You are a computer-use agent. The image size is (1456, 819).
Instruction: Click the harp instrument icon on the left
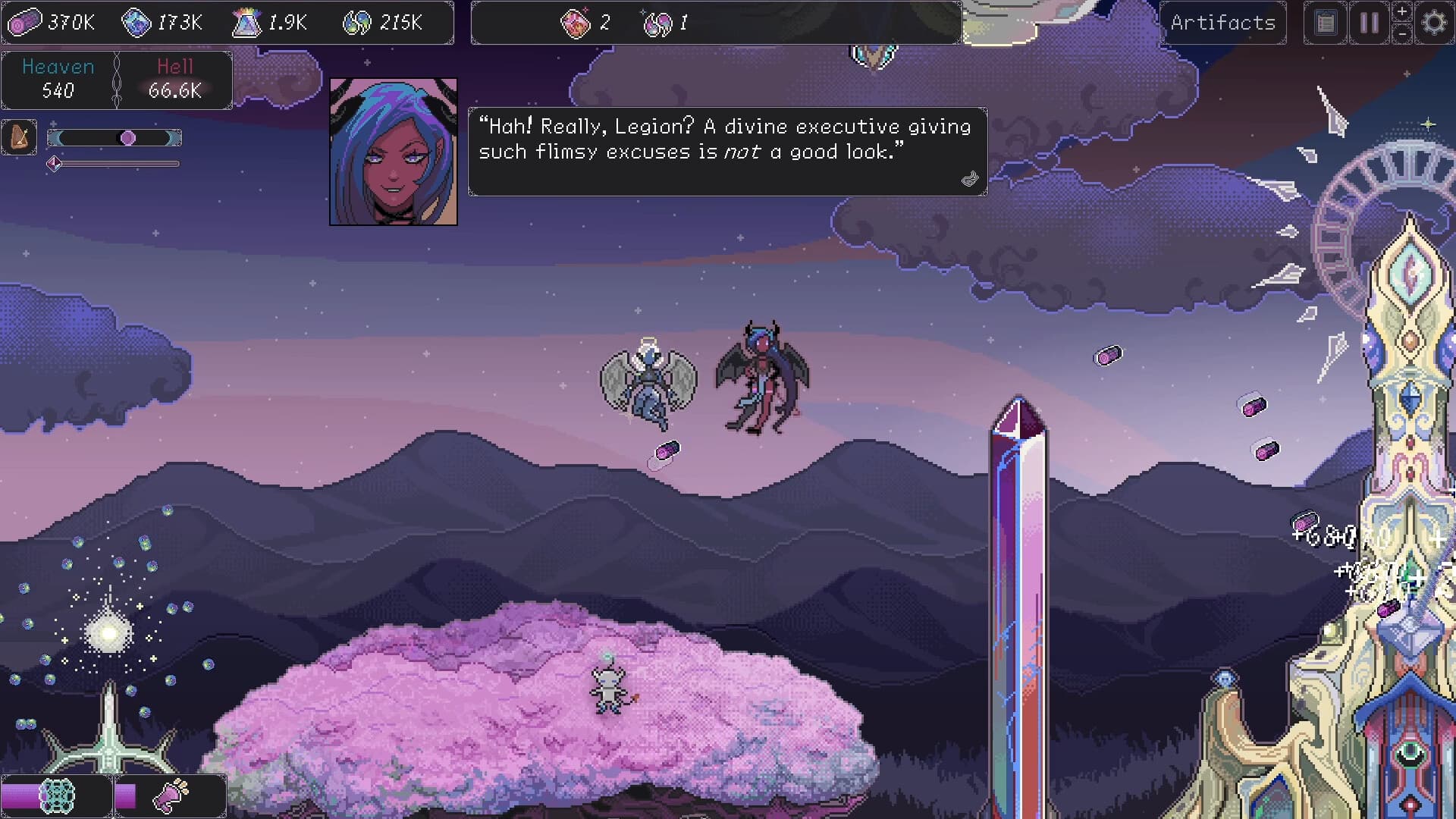pyautogui.click(x=19, y=136)
